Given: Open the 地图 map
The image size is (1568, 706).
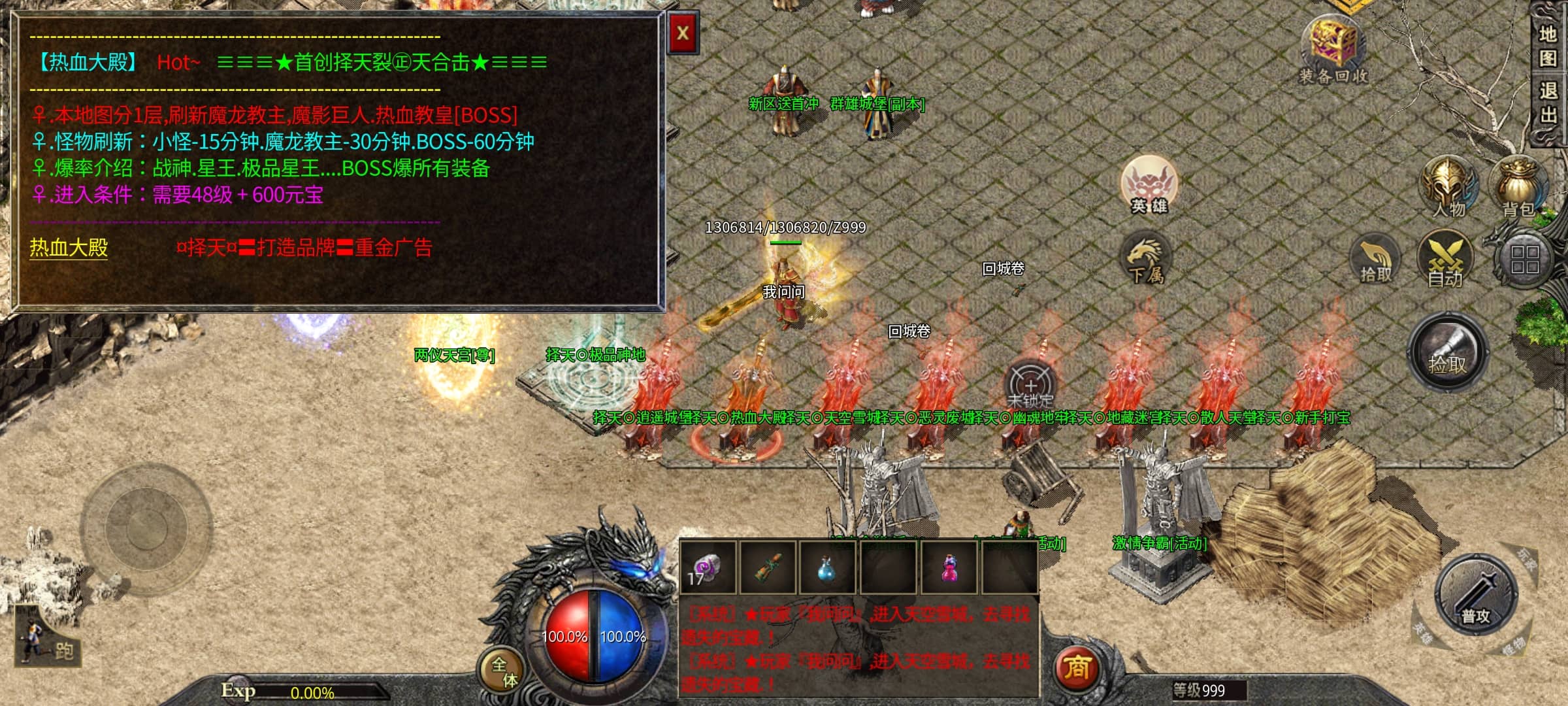Looking at the screenshot, I should (1548, 46).
